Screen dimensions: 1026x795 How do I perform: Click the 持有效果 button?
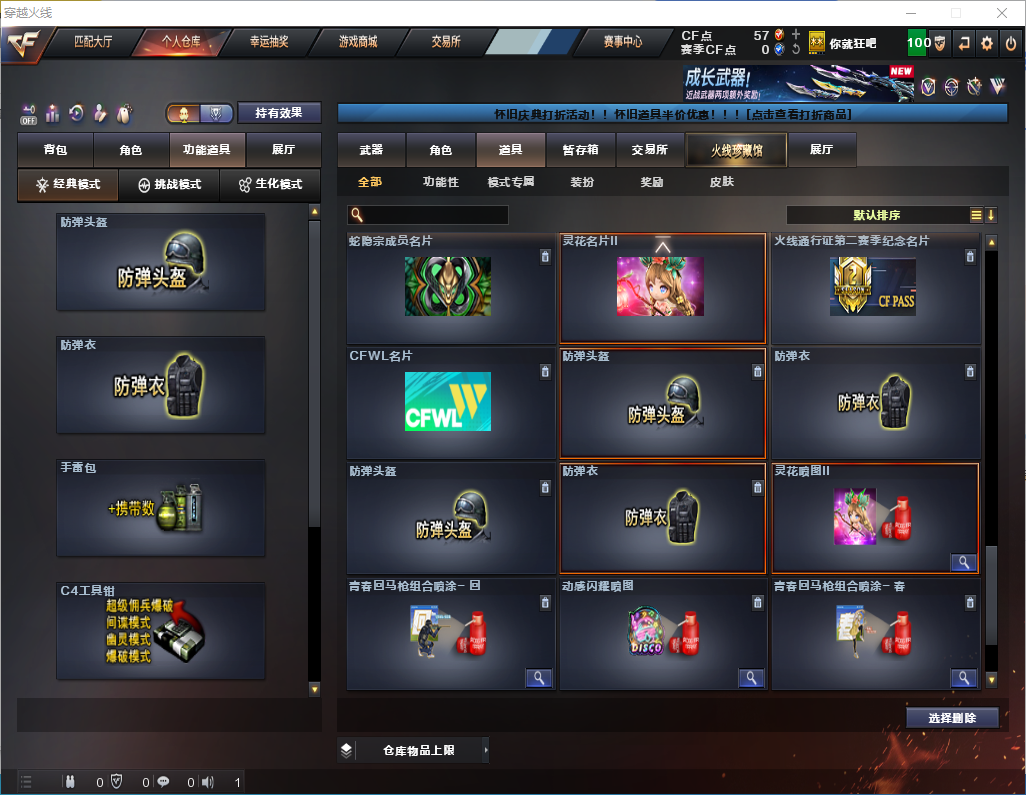click(x=279, y=113)
